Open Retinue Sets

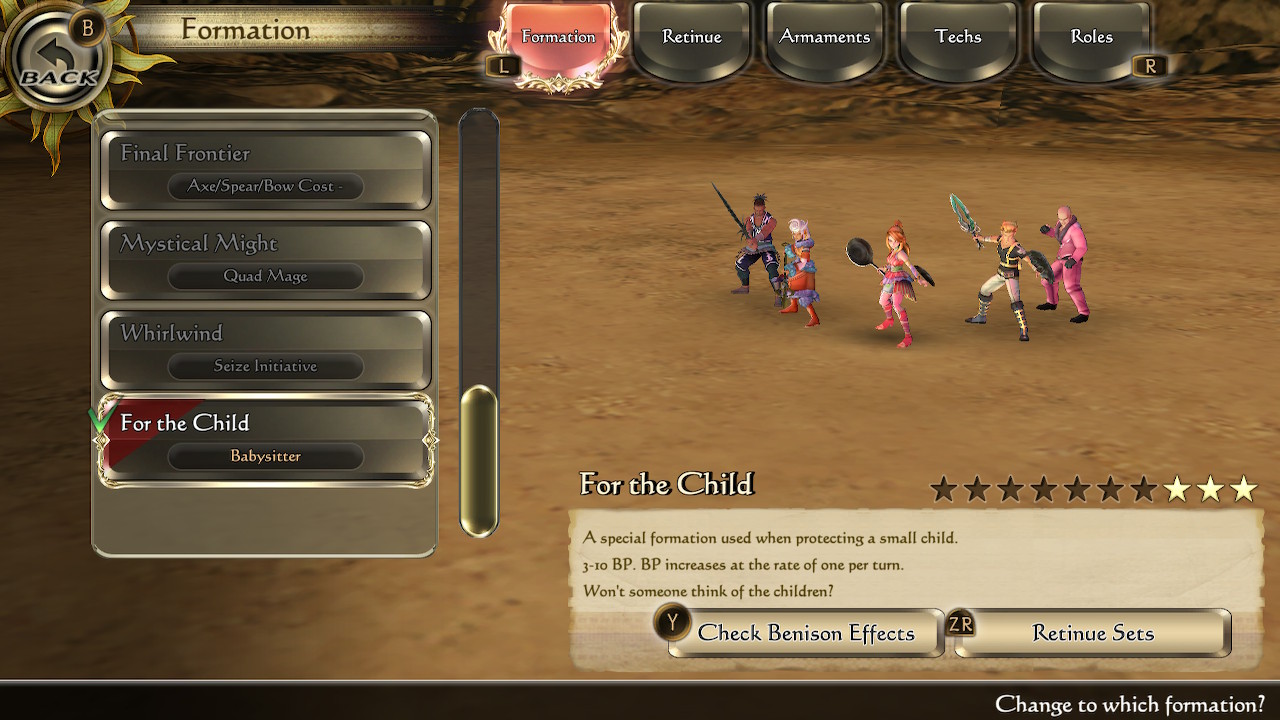tap(1092, 633)
